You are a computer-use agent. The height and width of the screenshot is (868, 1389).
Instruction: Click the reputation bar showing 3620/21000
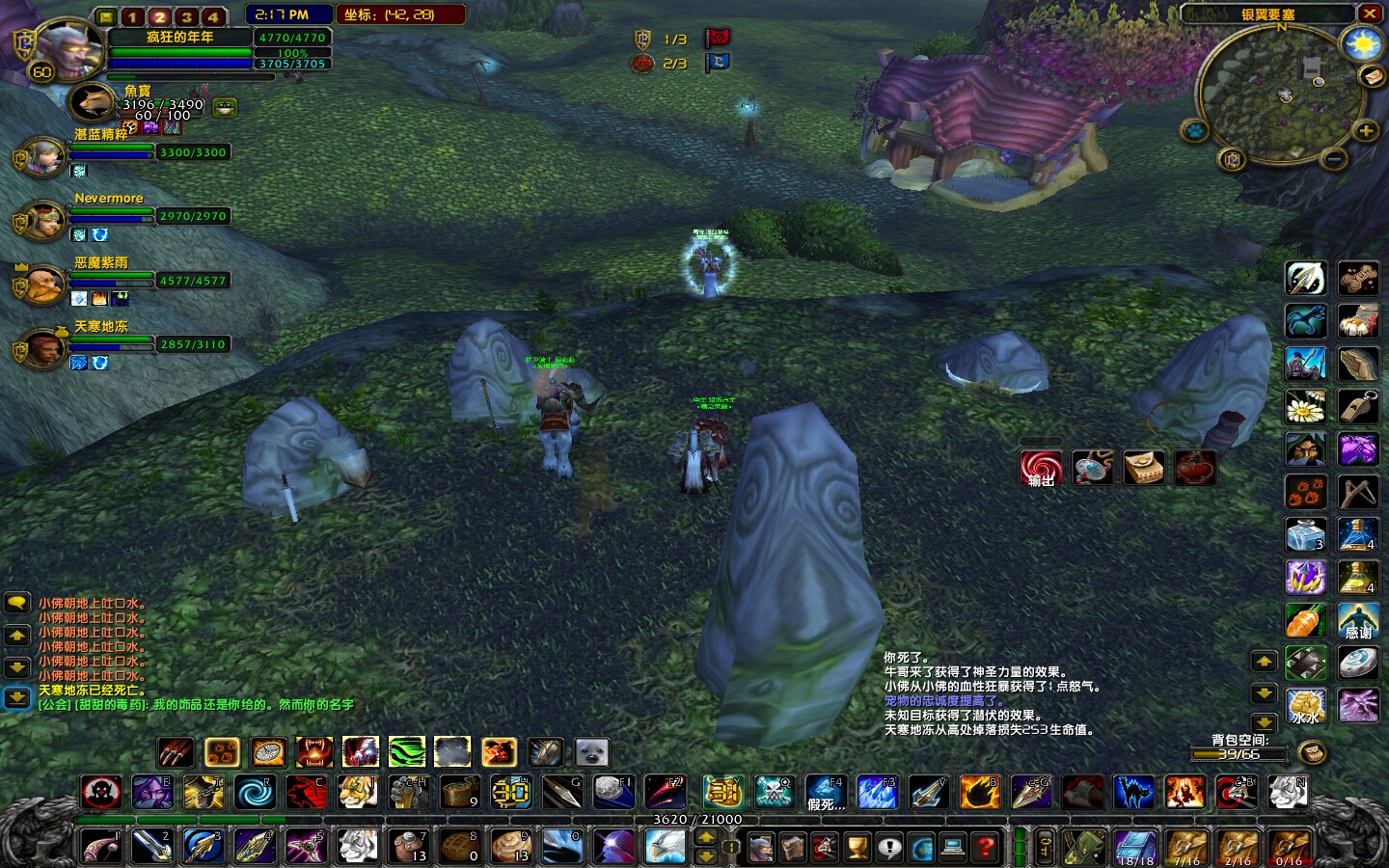click(694, 820)
